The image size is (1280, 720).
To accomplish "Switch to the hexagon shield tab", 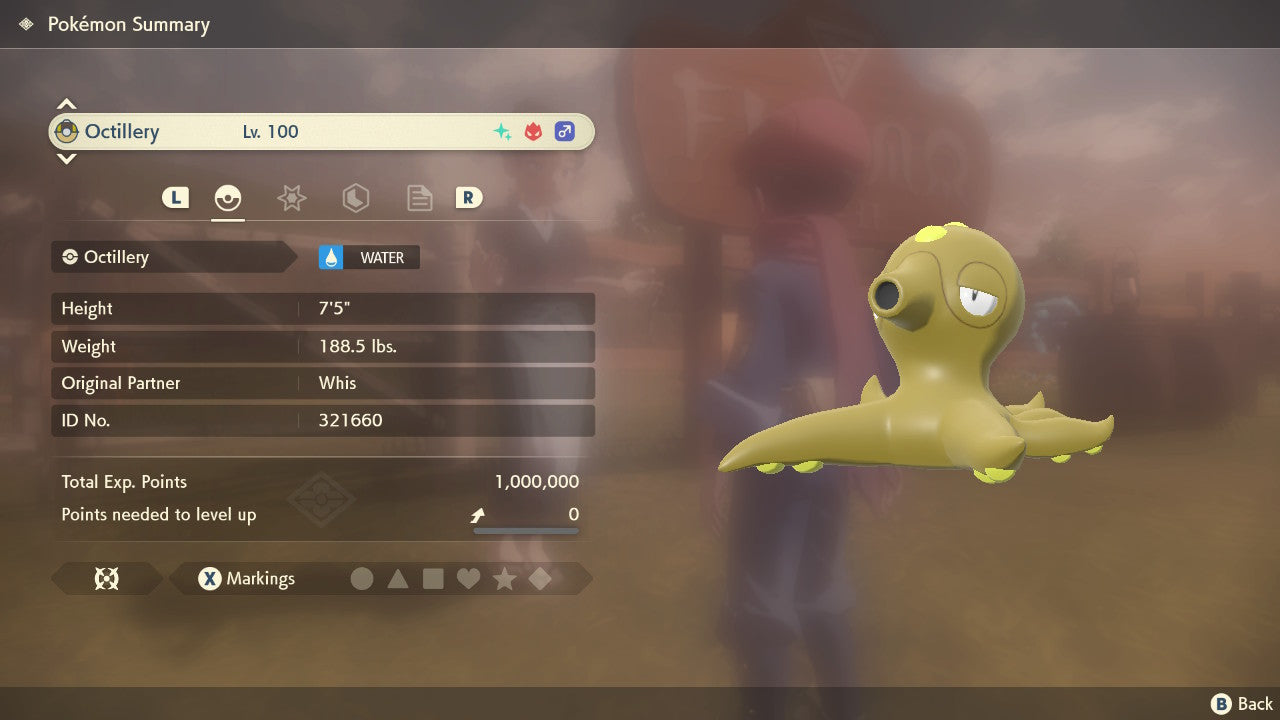I will (355, 198).
